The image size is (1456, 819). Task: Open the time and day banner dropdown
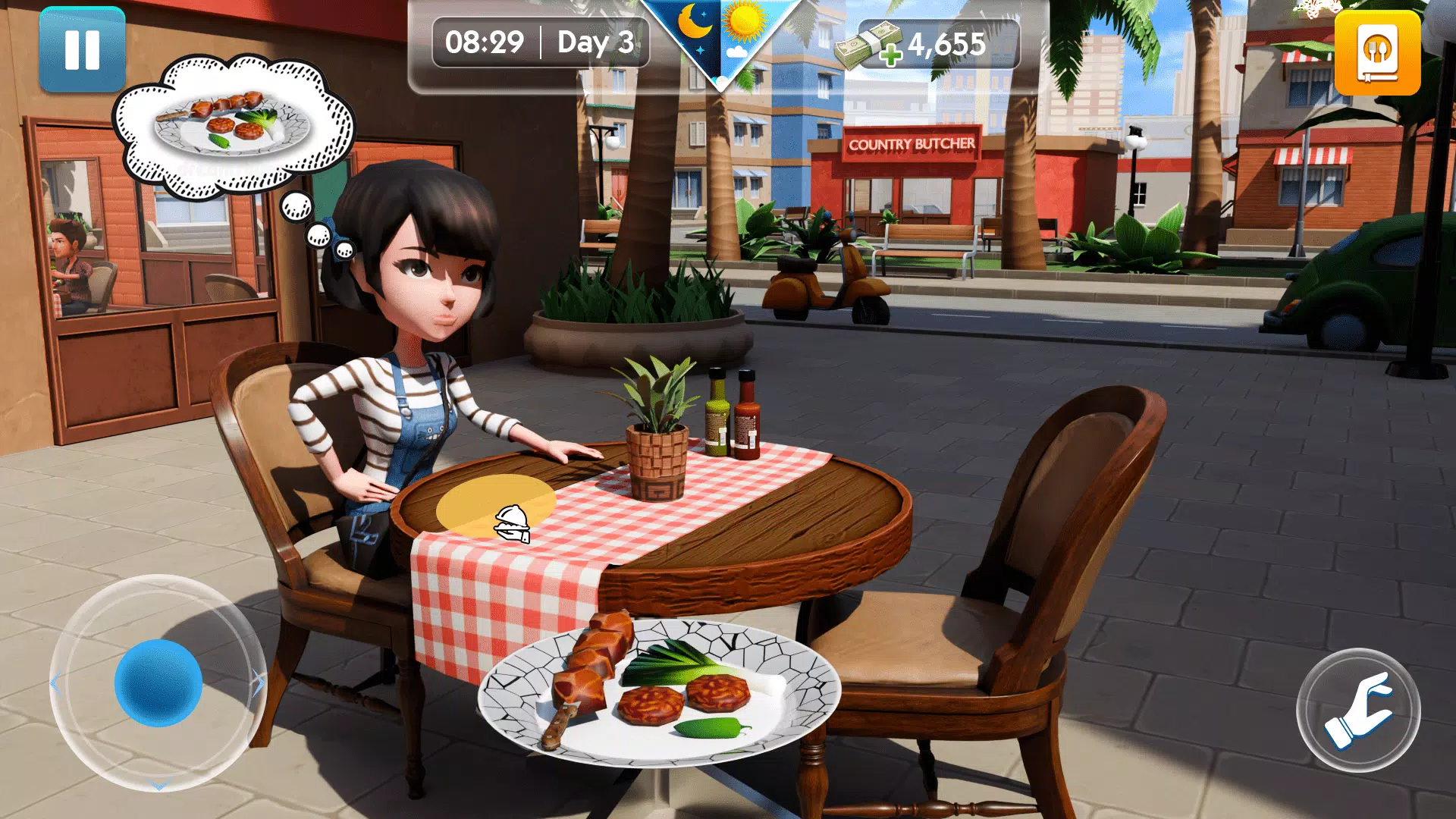pos(538,43)
